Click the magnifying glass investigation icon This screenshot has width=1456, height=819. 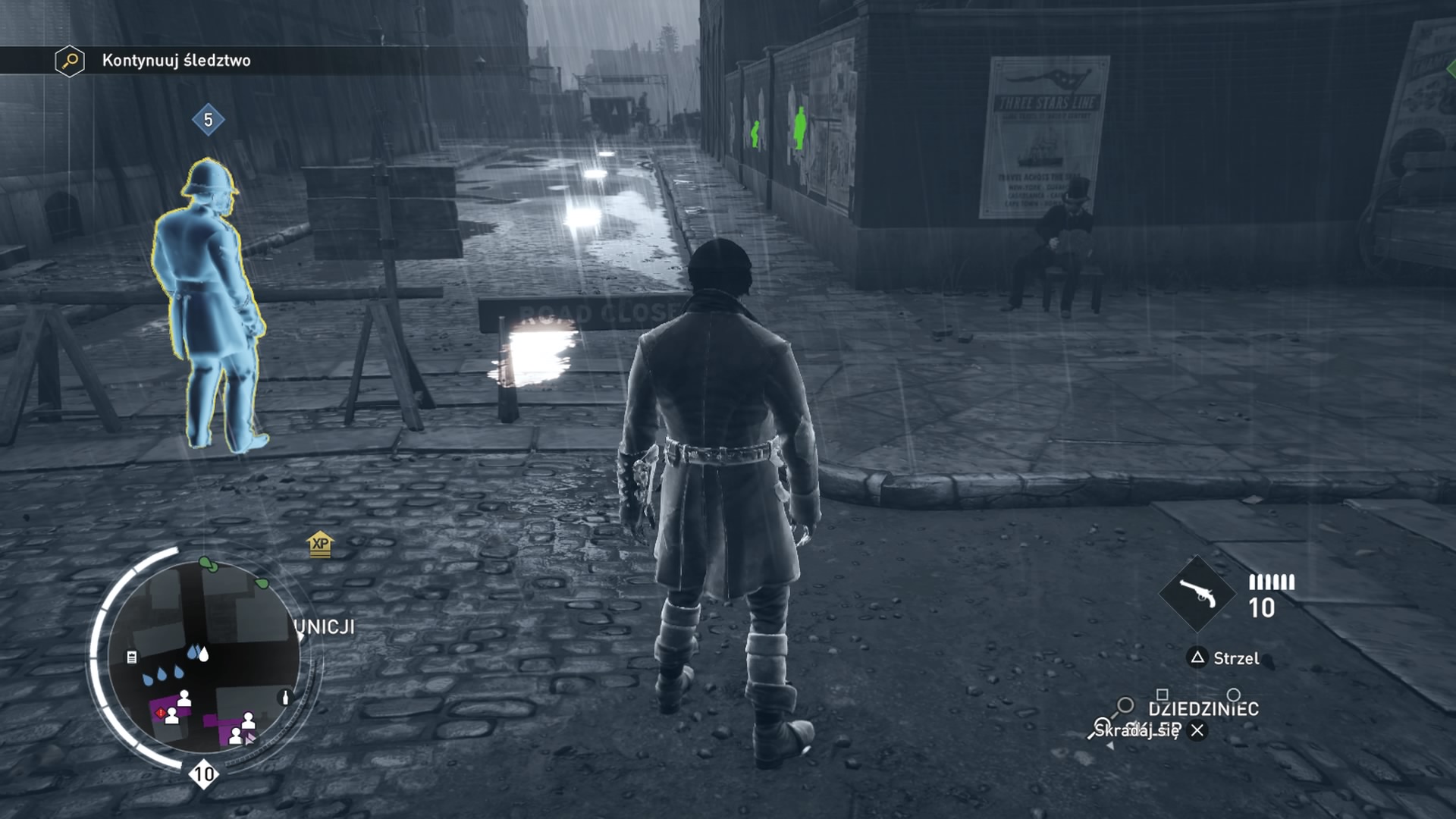(x=68, y=61)
